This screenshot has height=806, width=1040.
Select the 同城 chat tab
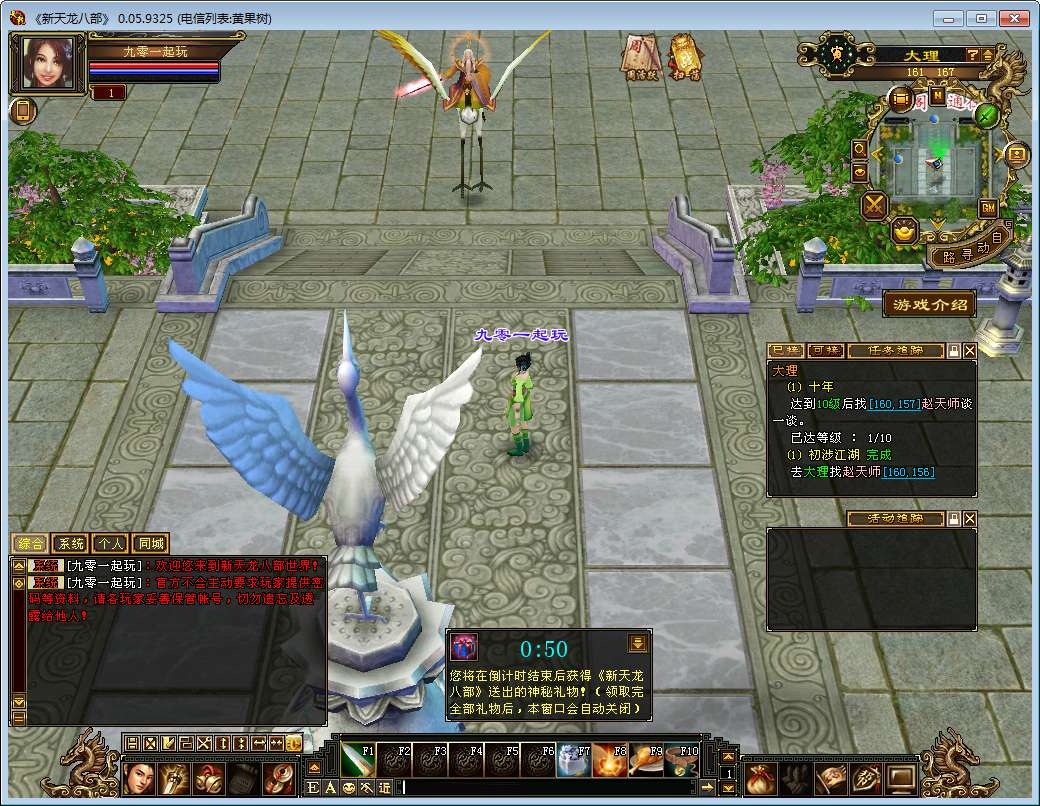point(151,544)
